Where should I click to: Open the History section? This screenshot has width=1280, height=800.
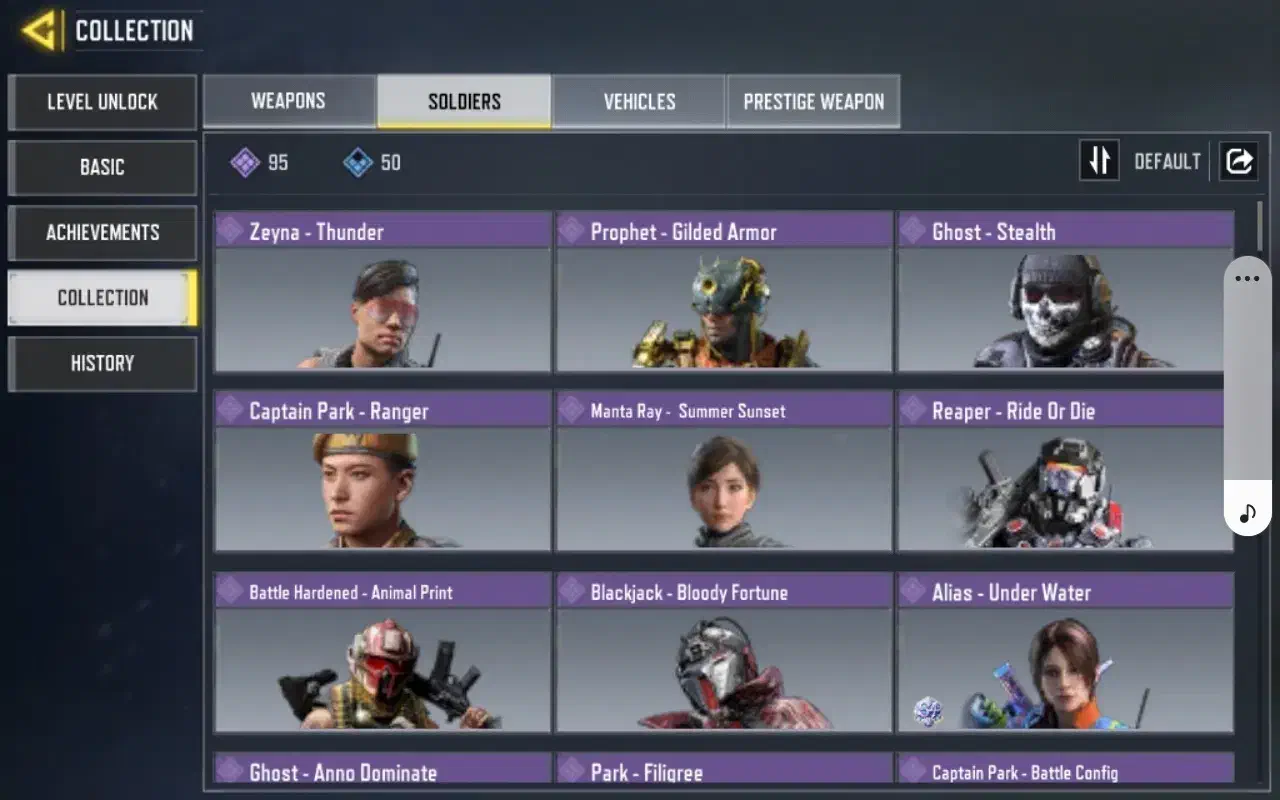coord(102,363)
